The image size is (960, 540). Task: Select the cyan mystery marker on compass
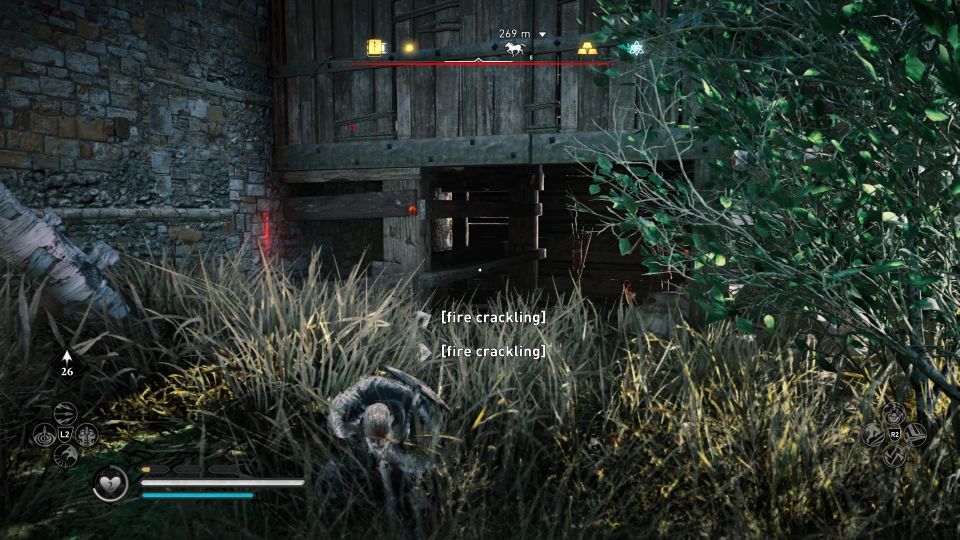pos(634,48)
